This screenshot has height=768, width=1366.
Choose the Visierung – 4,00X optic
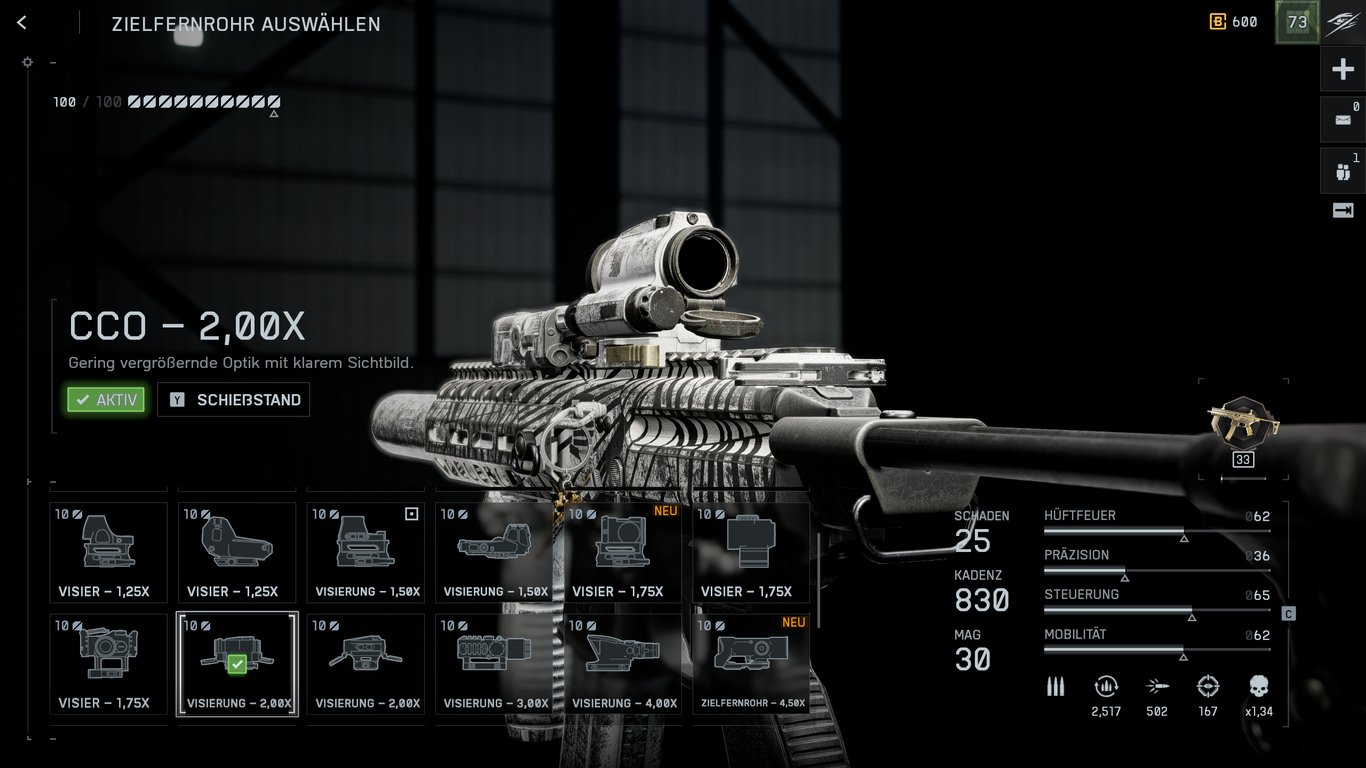[x=623, y=664]
